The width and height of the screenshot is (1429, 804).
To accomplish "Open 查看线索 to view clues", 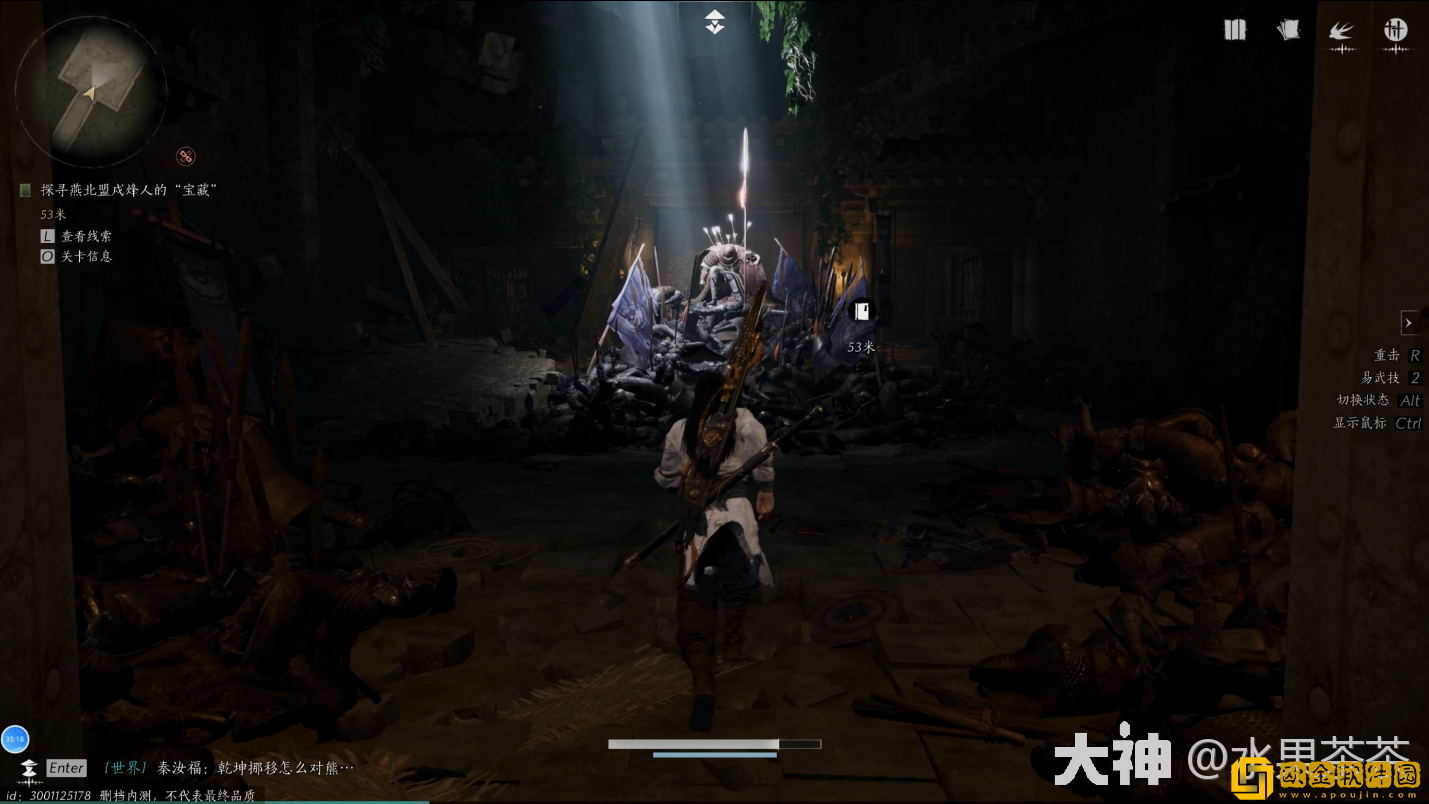I will click(86, 236).
